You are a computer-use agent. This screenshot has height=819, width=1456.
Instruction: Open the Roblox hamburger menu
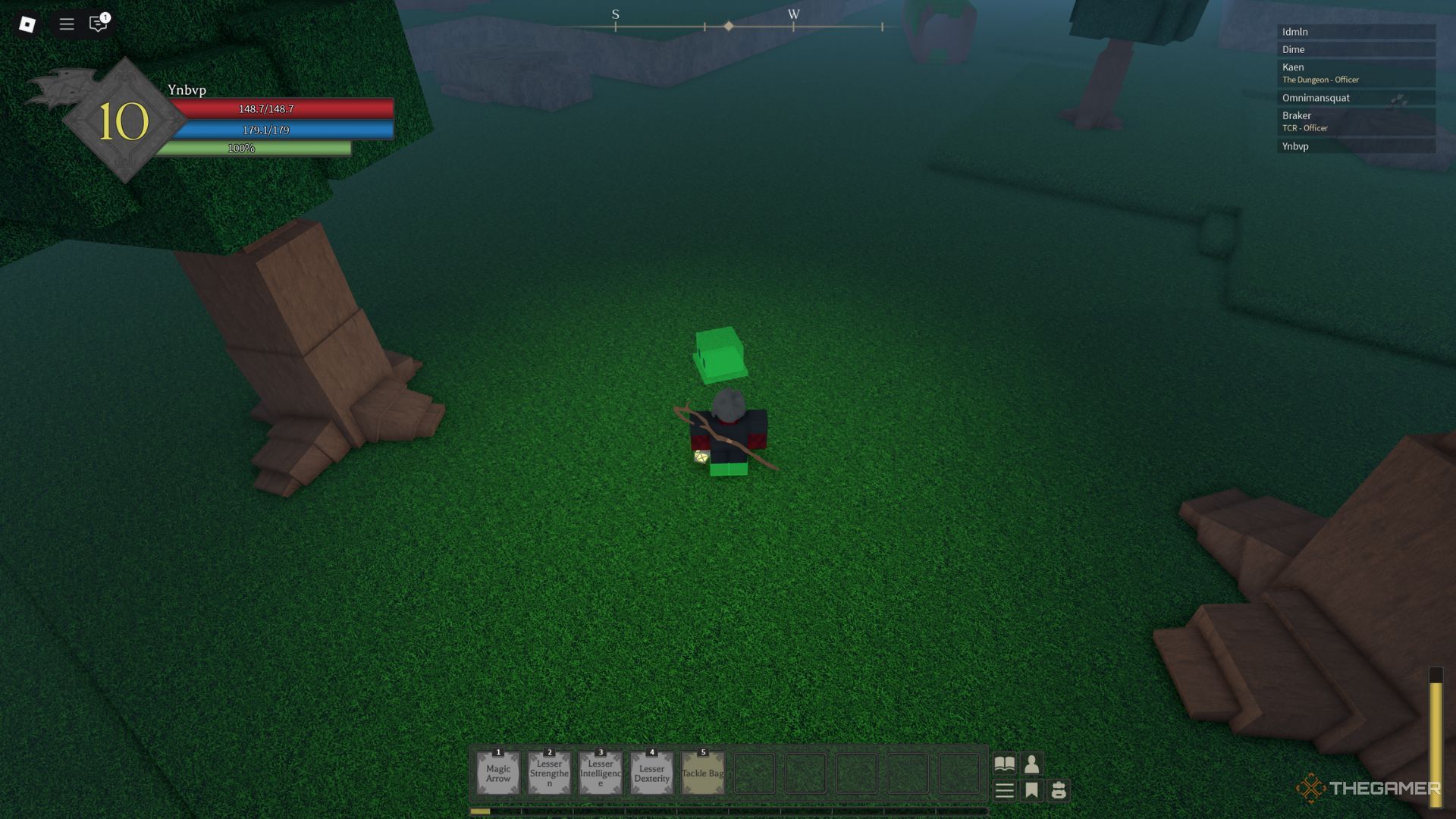tap(66, 24)
